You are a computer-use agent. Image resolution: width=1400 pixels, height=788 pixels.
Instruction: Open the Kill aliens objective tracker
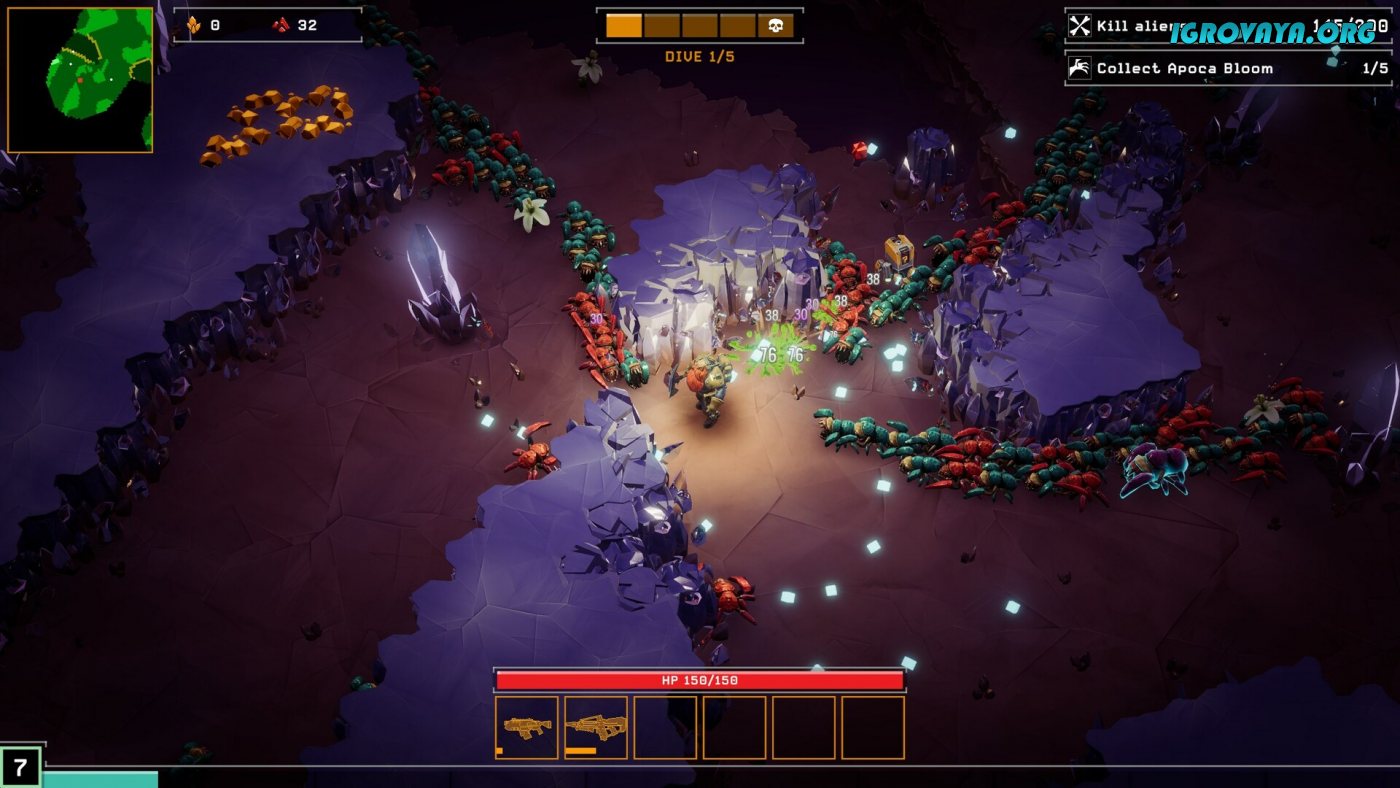(x=1228, y=26)
